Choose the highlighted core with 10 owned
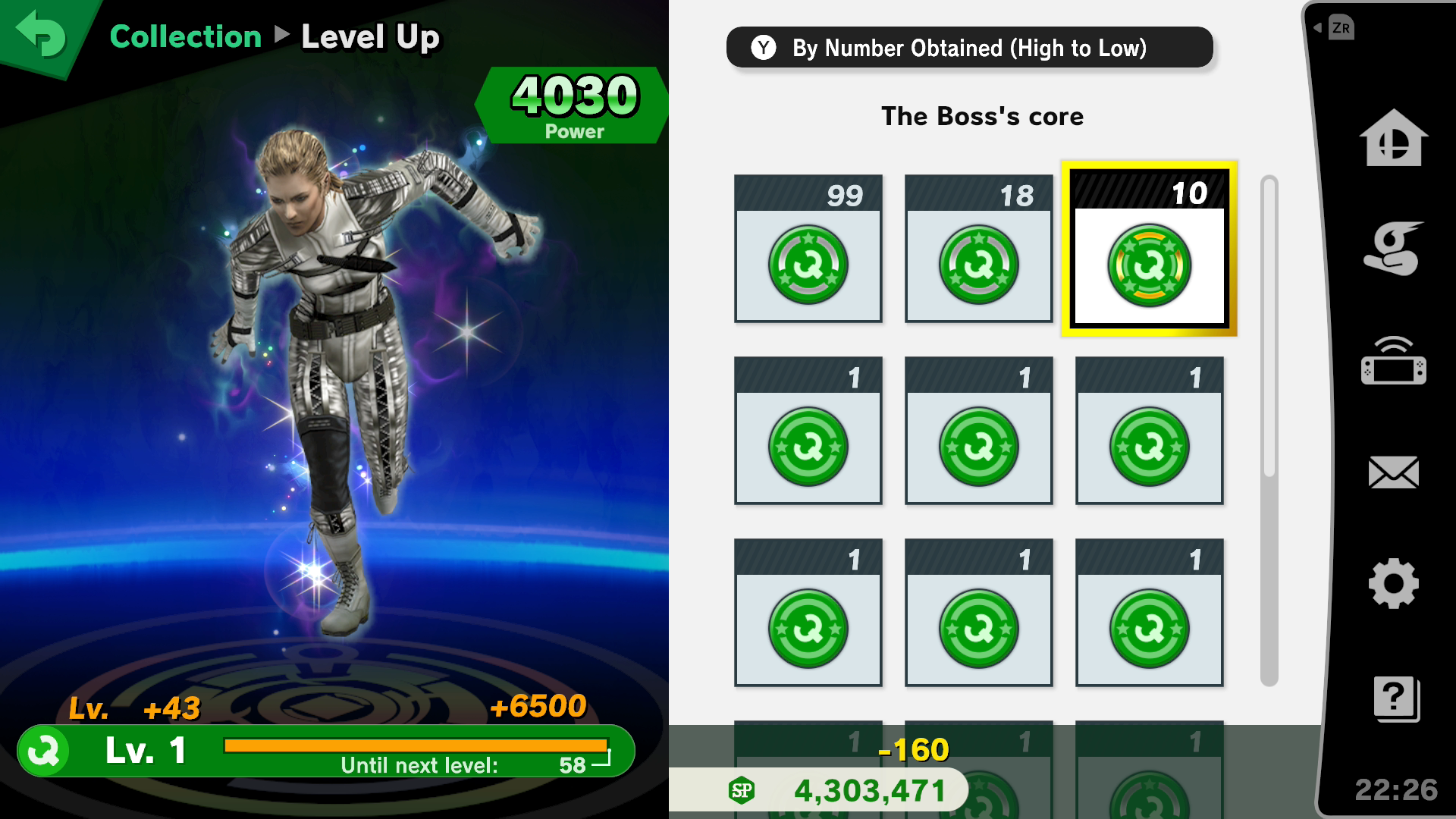Image resolution: width=1456 pixels, height=819 pixels. [1149, 249]
